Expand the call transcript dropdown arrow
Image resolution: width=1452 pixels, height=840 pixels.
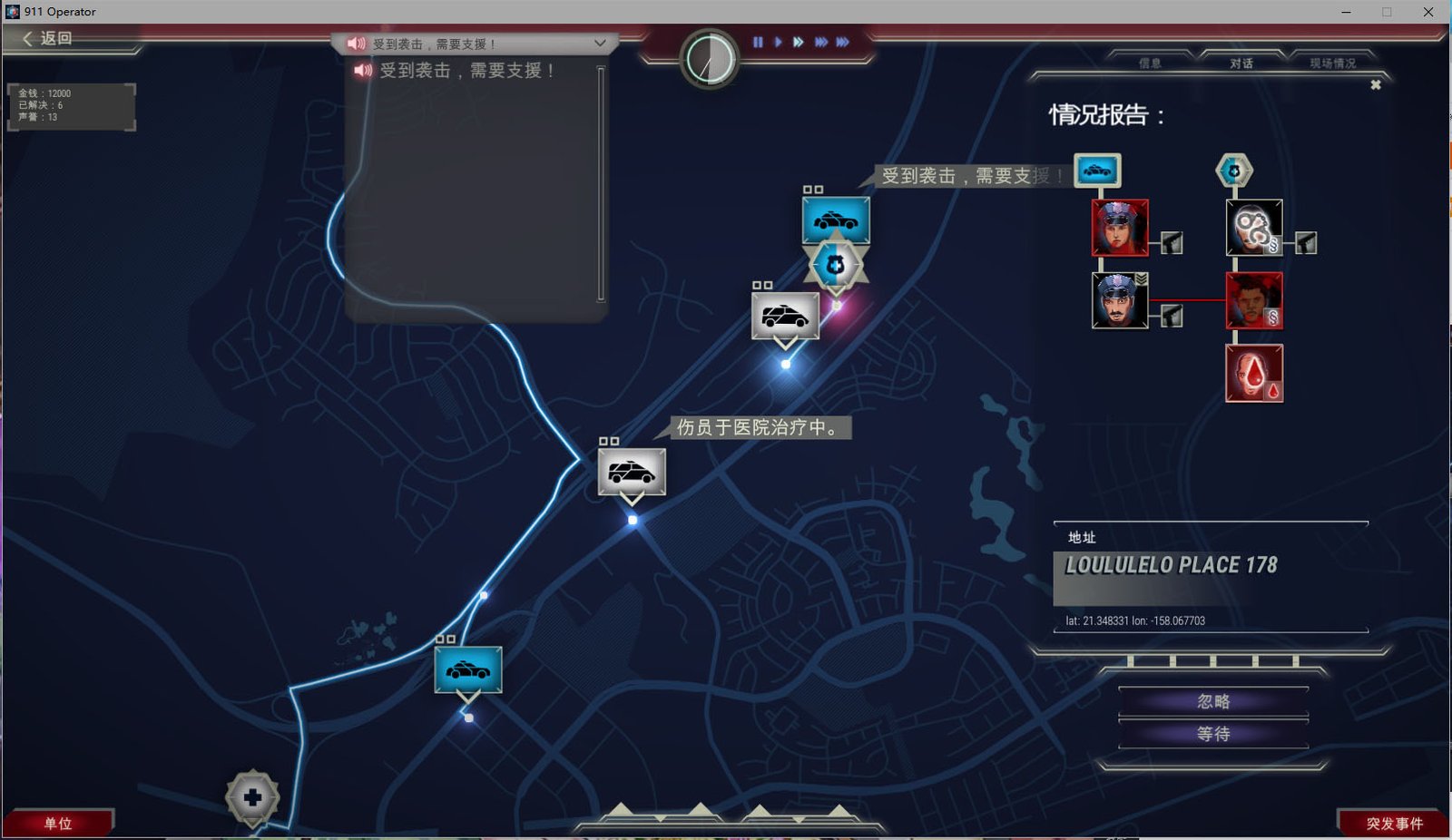tap(598, 43)
